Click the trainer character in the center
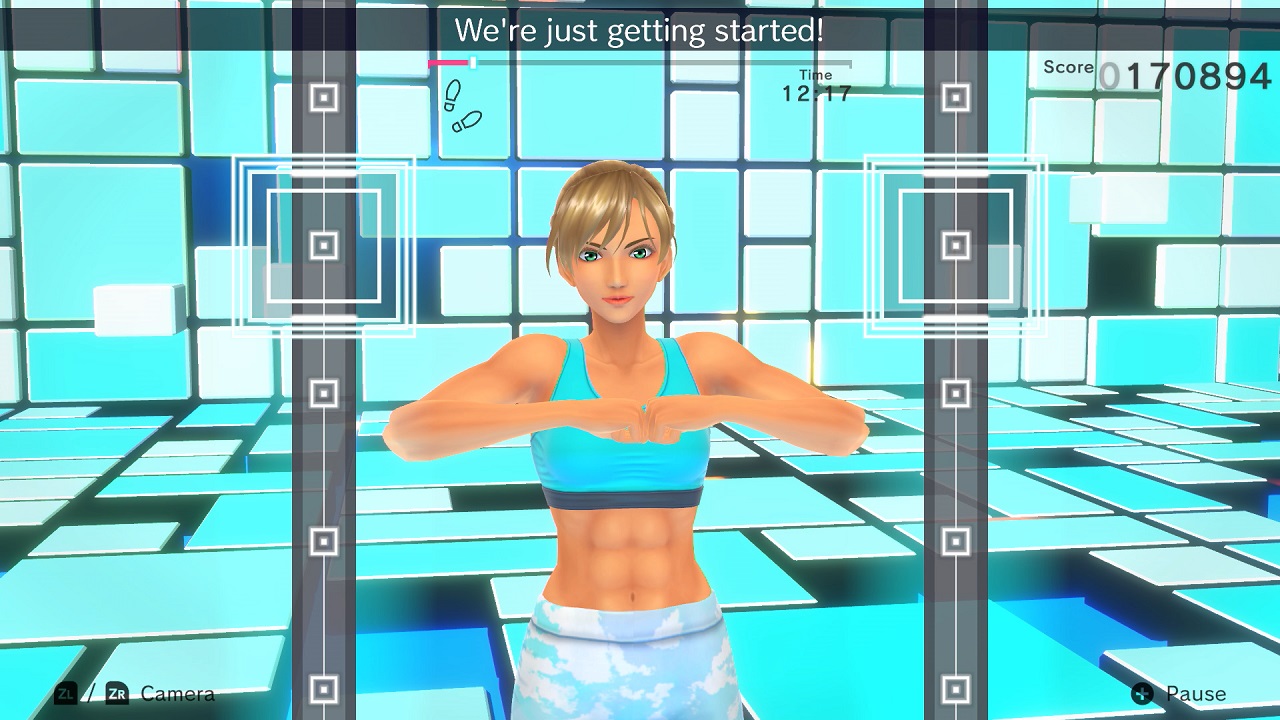 [x=630, y=420]
